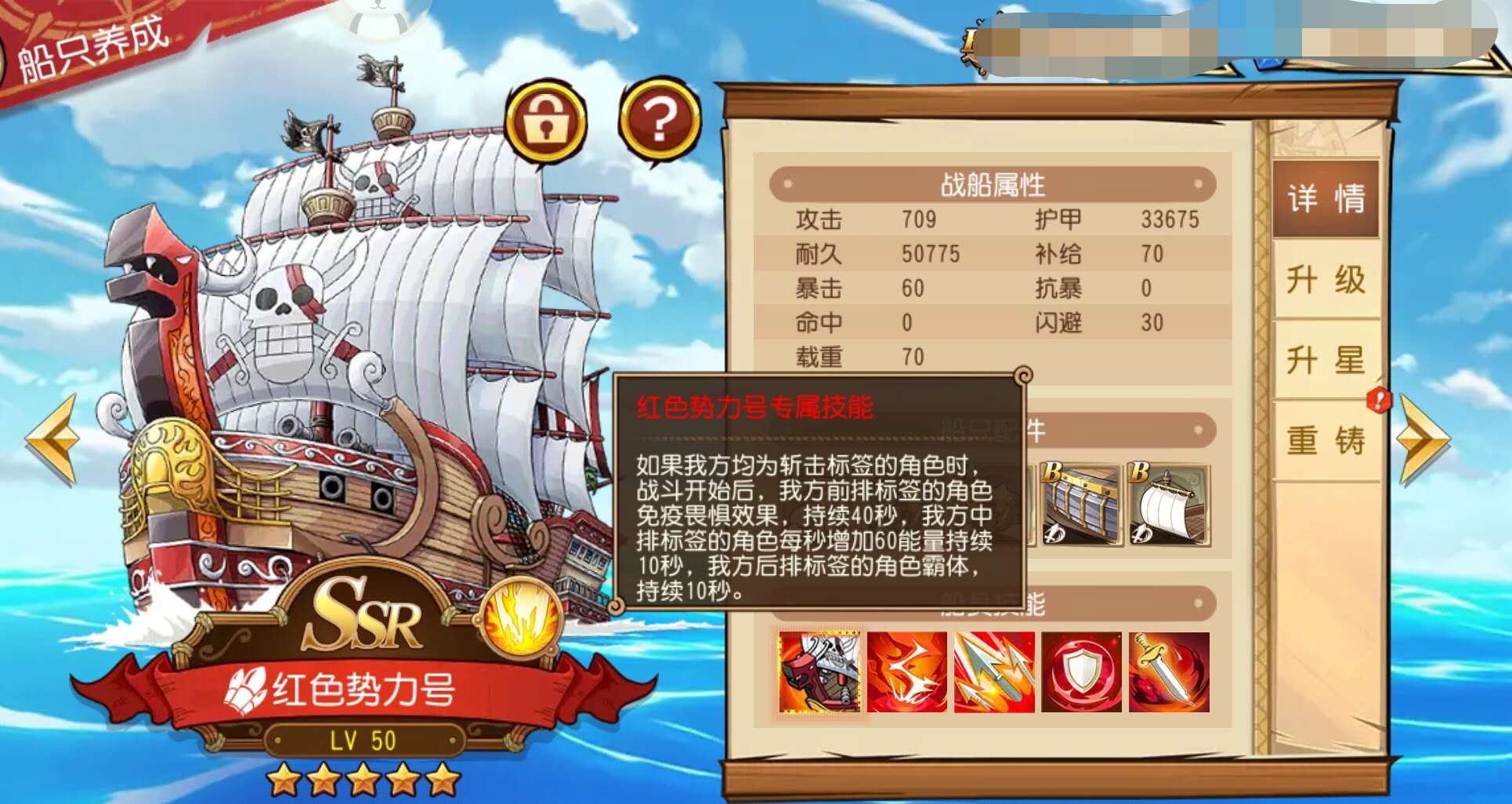
Task: Switch to the 详情 tab
Action: coord(1326,200)
